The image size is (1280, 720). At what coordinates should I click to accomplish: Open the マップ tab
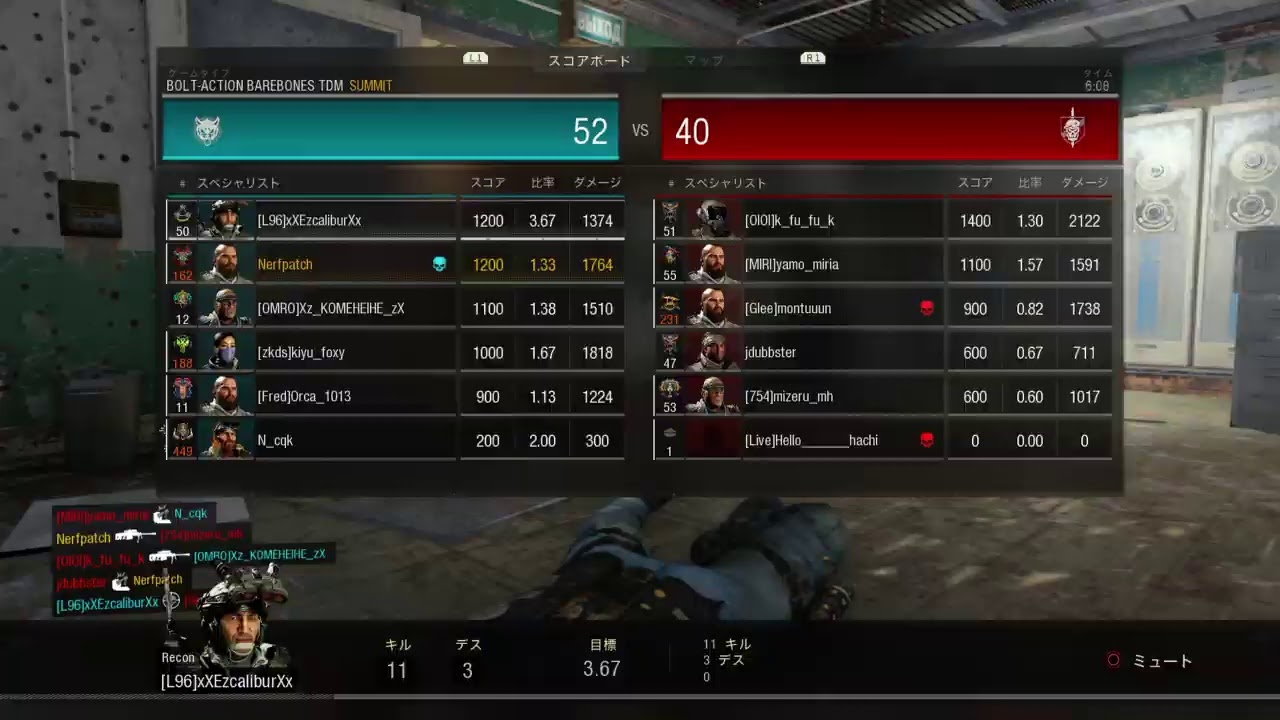704,61
